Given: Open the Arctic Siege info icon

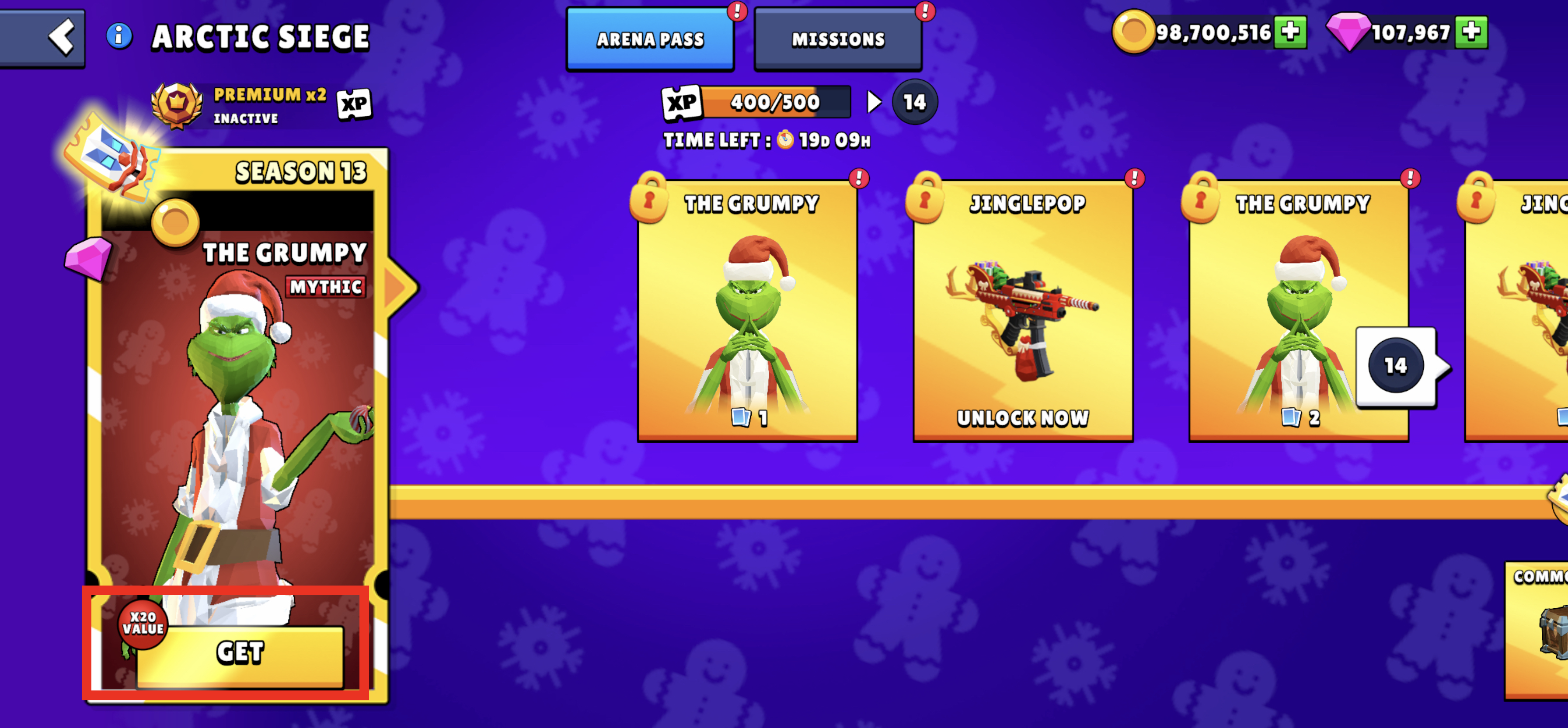Looking at the screenshot, I should pyautogui.click(x=119, y=36).
